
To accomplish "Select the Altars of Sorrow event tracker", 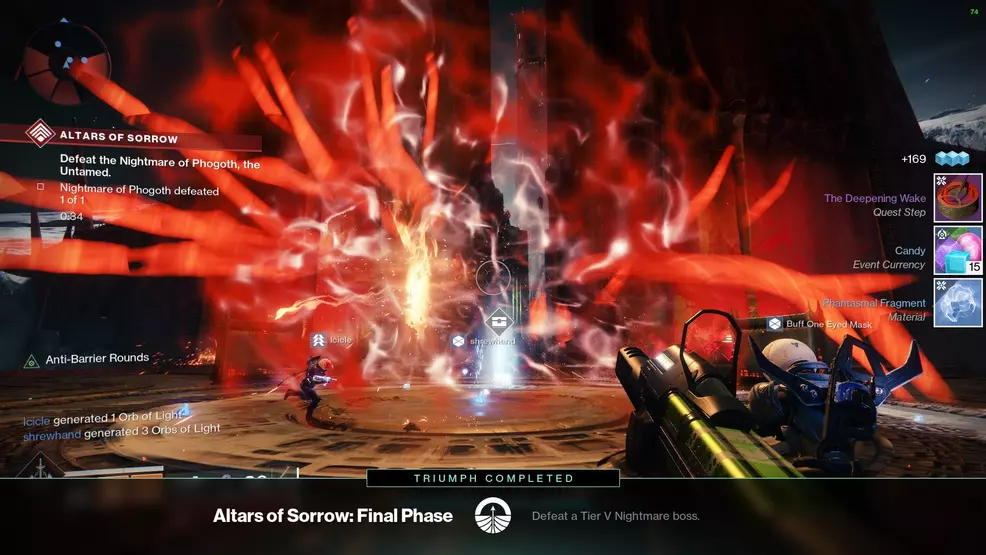I will pyautogui.click(x=118, y=138).
